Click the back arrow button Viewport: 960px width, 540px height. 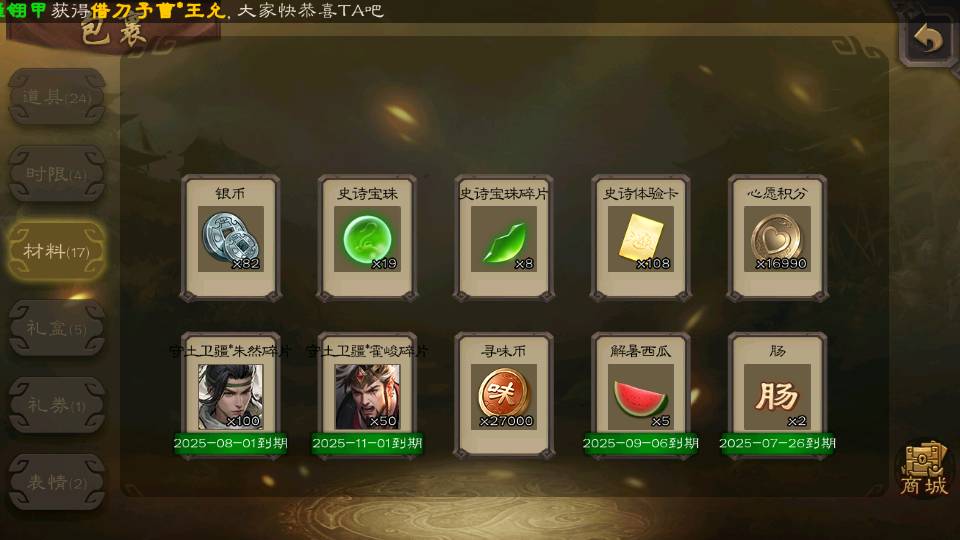pos(928,40)
